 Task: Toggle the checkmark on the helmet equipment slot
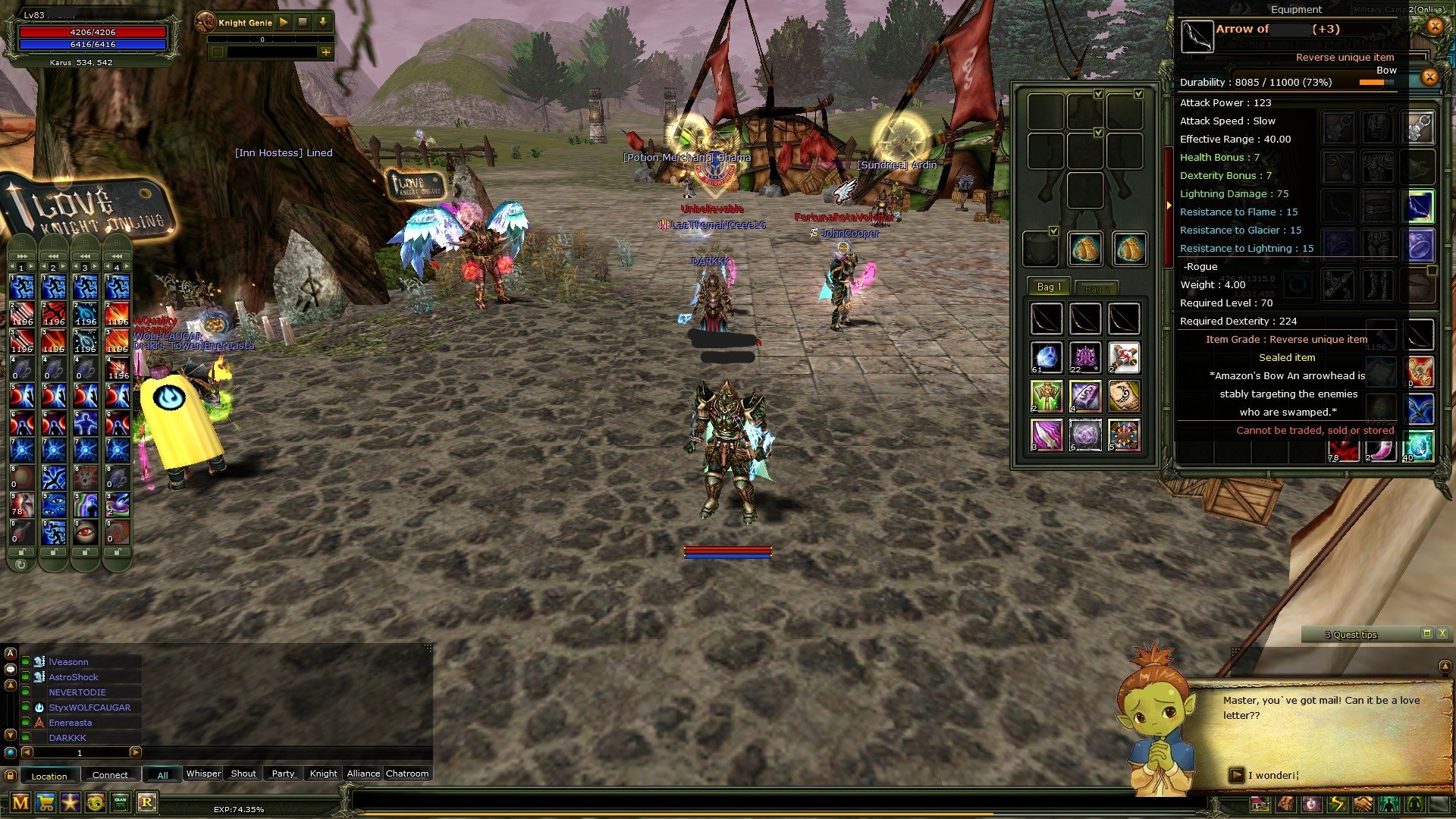point(1097,94)
